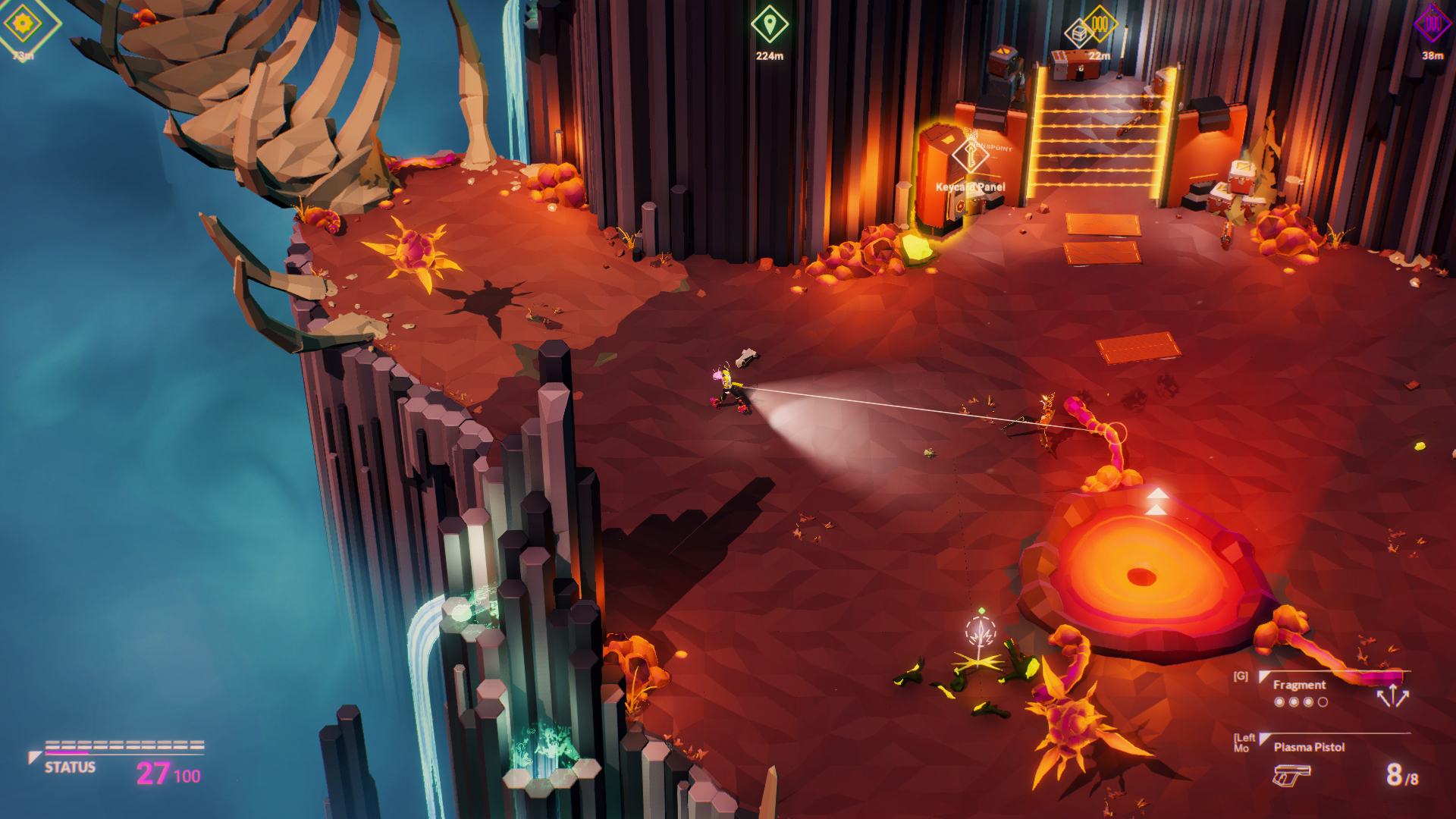Select the yellow gear objective marker
This screenshot has width=1456, height=819.
22,25
